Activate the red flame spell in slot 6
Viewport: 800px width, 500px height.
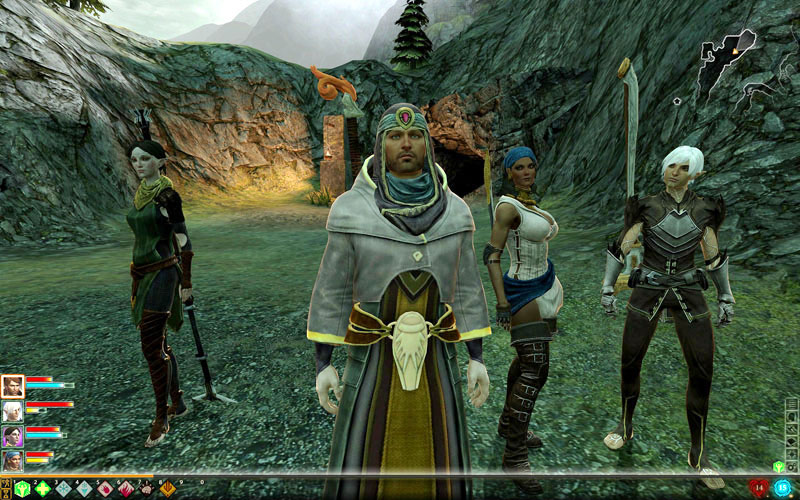127,489
